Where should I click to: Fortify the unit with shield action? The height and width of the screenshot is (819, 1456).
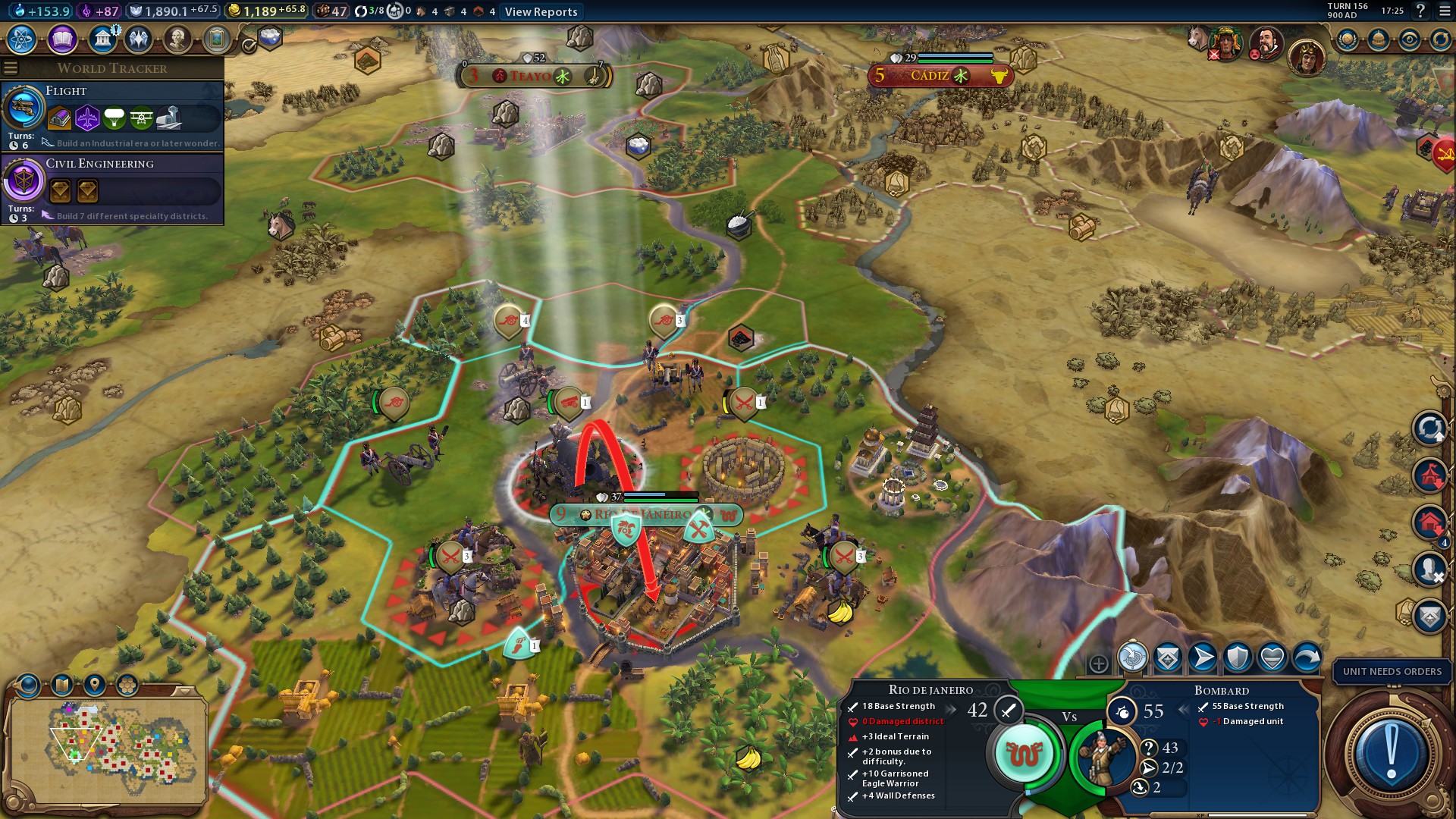click(1238, 657)
